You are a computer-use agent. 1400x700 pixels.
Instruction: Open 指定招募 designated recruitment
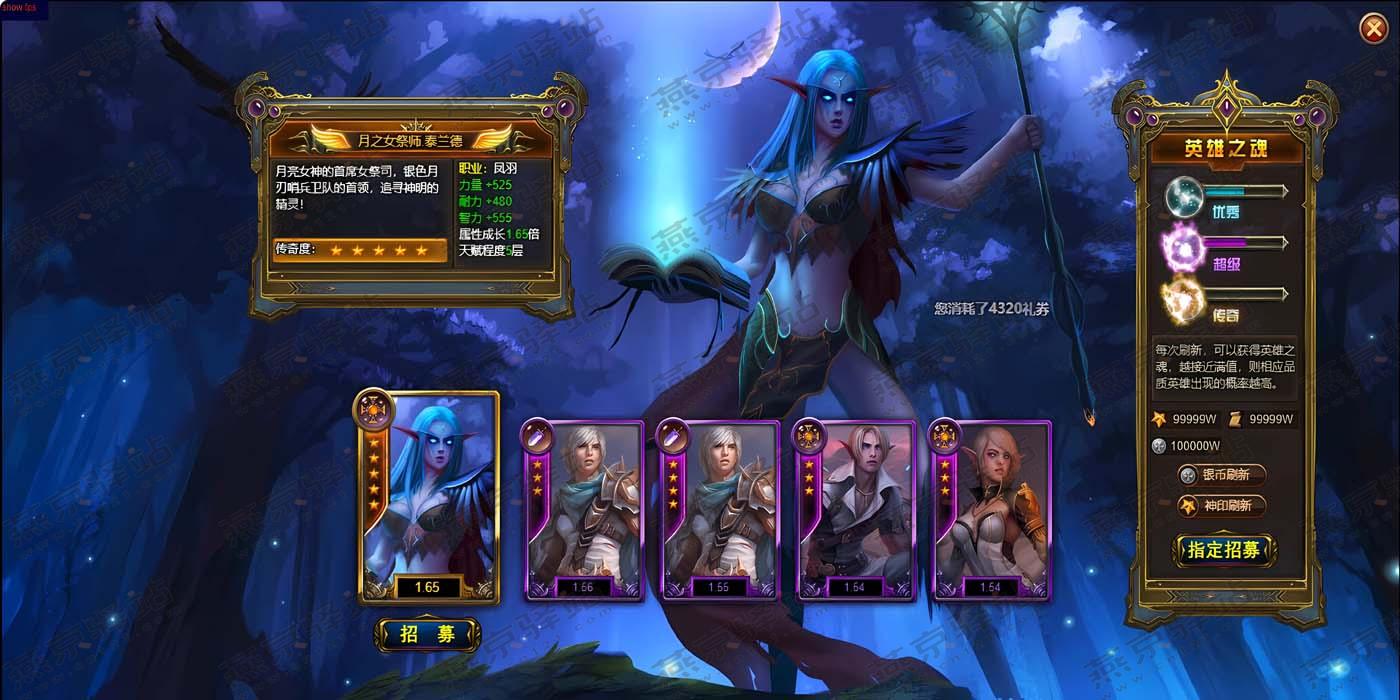click(x=1223, y=549)
